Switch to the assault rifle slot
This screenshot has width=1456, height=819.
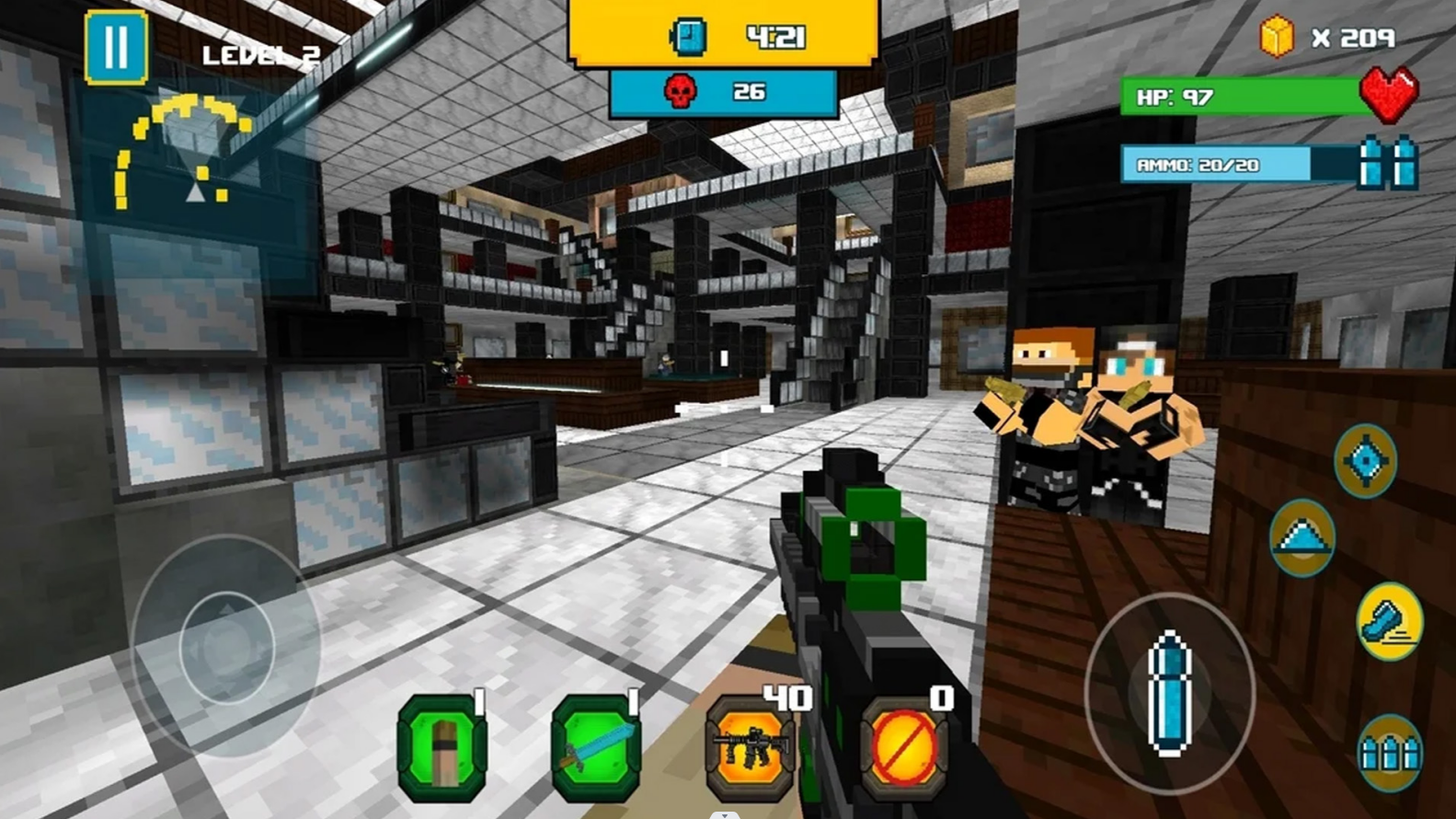click(x=750, y=747)
